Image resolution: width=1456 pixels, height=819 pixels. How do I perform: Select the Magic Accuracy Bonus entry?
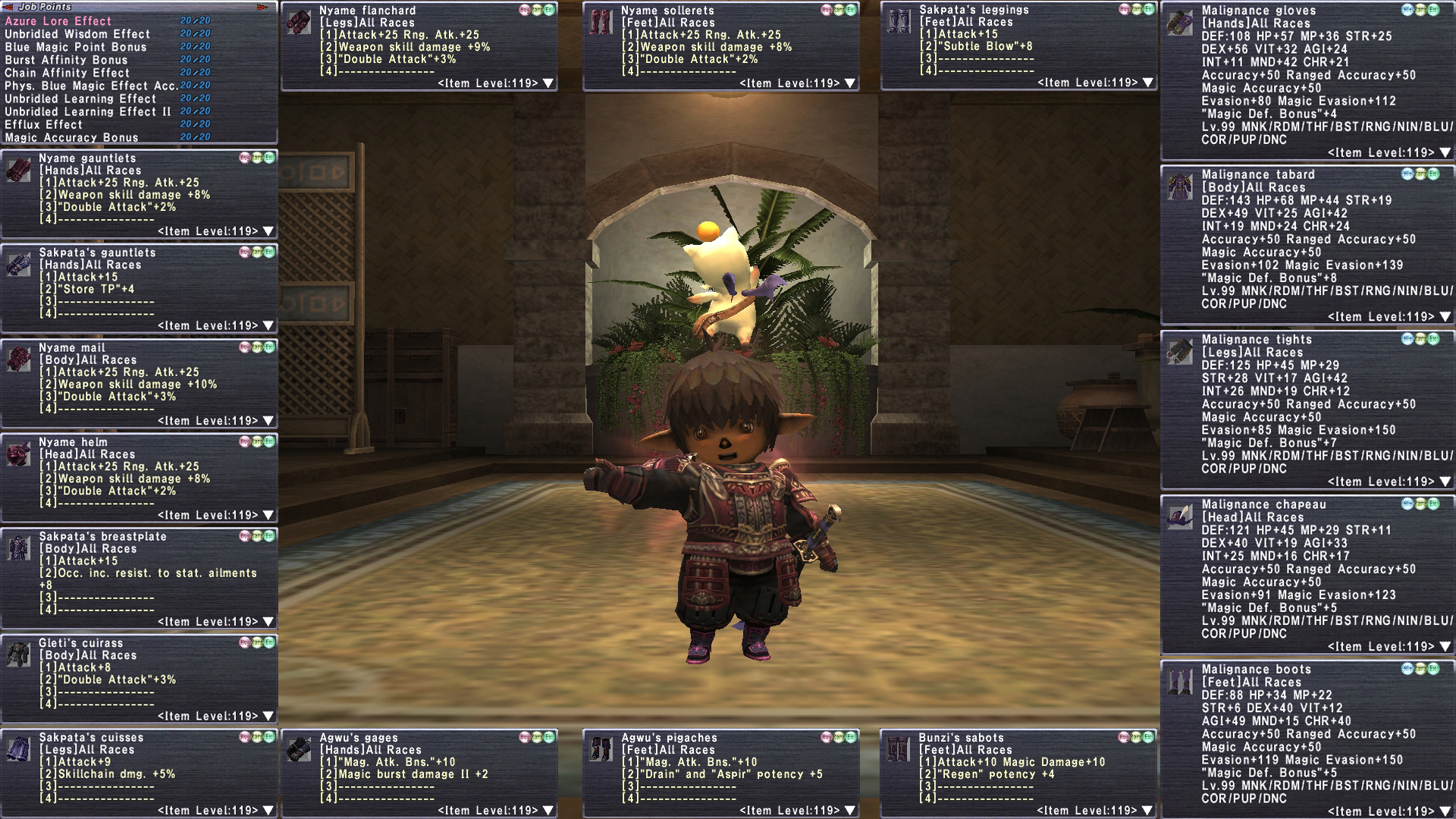click(x=71, y=137)
